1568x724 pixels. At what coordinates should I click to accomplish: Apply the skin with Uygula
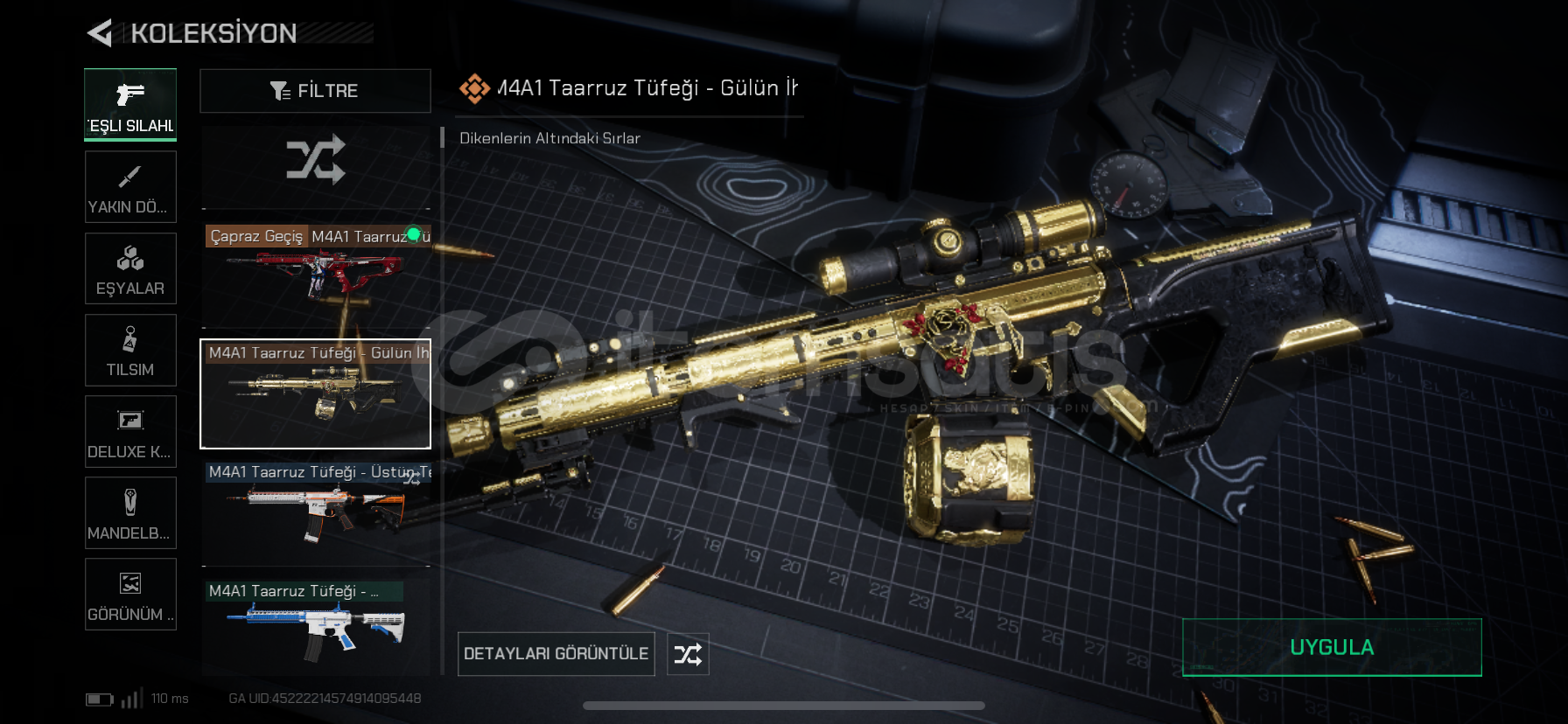1331,647
